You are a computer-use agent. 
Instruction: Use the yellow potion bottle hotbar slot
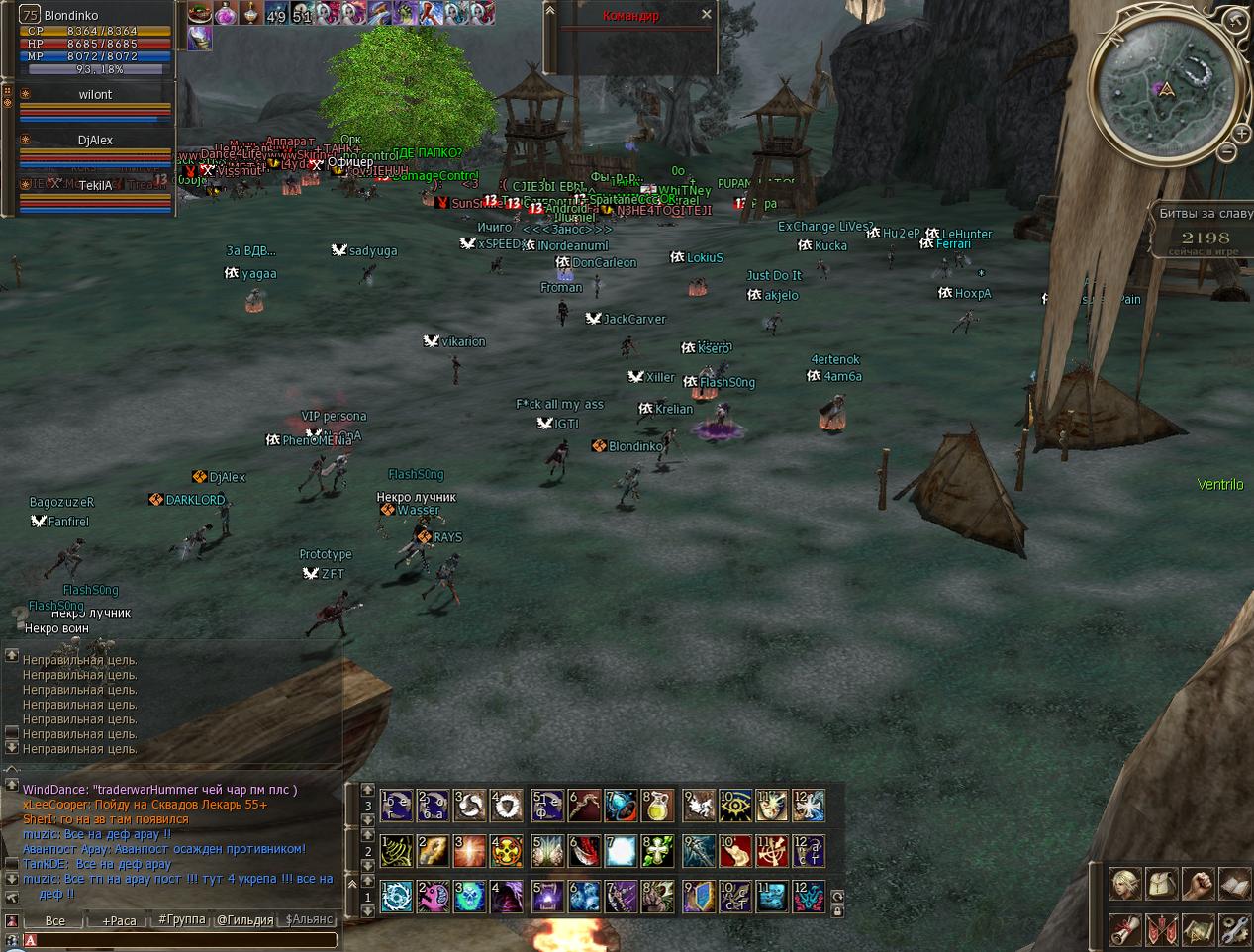[x=658, y=806]
